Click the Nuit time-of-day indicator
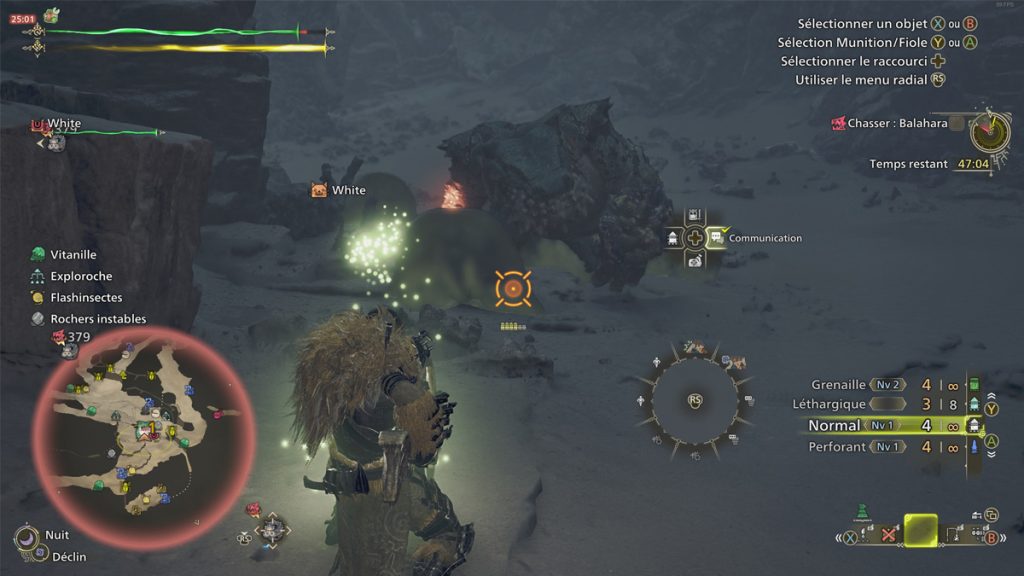 coord(56,535)
